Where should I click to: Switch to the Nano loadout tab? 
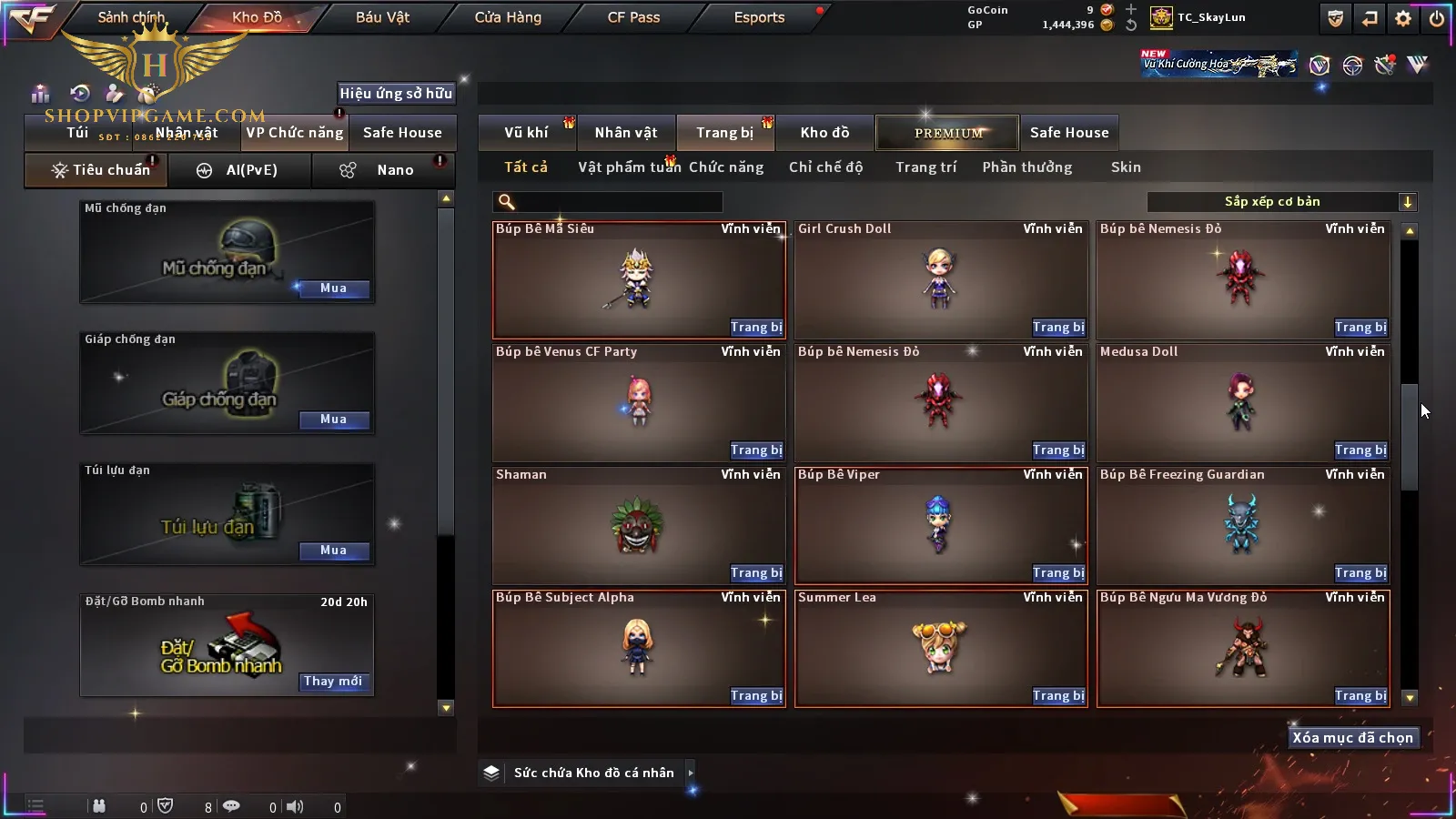point(393,170)
